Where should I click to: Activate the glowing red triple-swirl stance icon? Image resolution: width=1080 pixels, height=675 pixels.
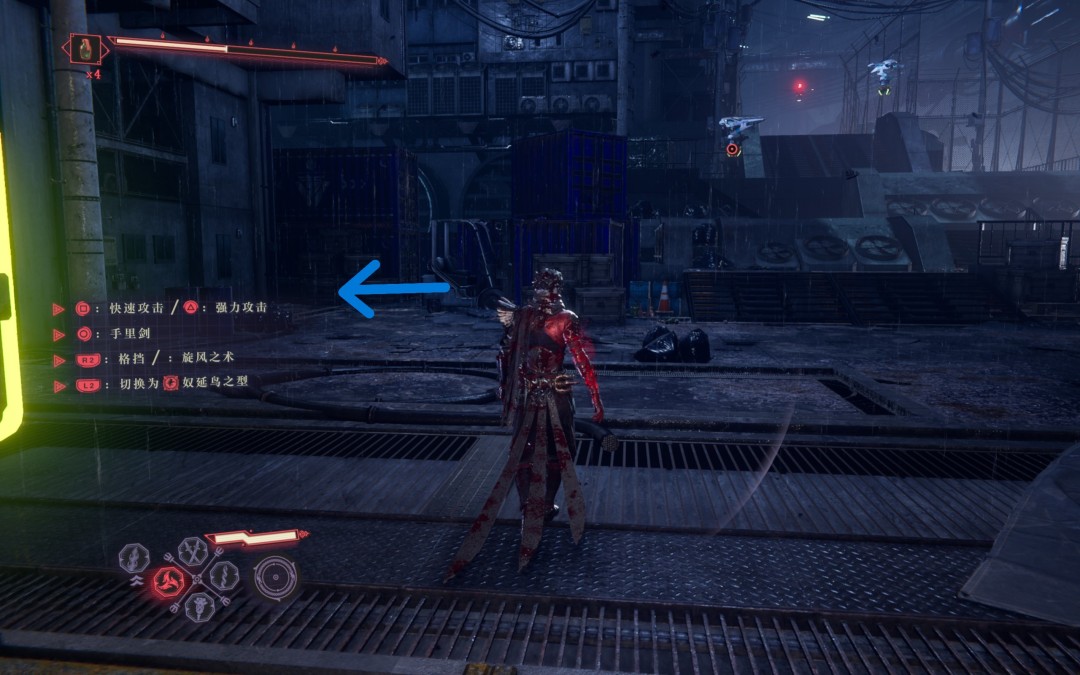tap(167, 582)
